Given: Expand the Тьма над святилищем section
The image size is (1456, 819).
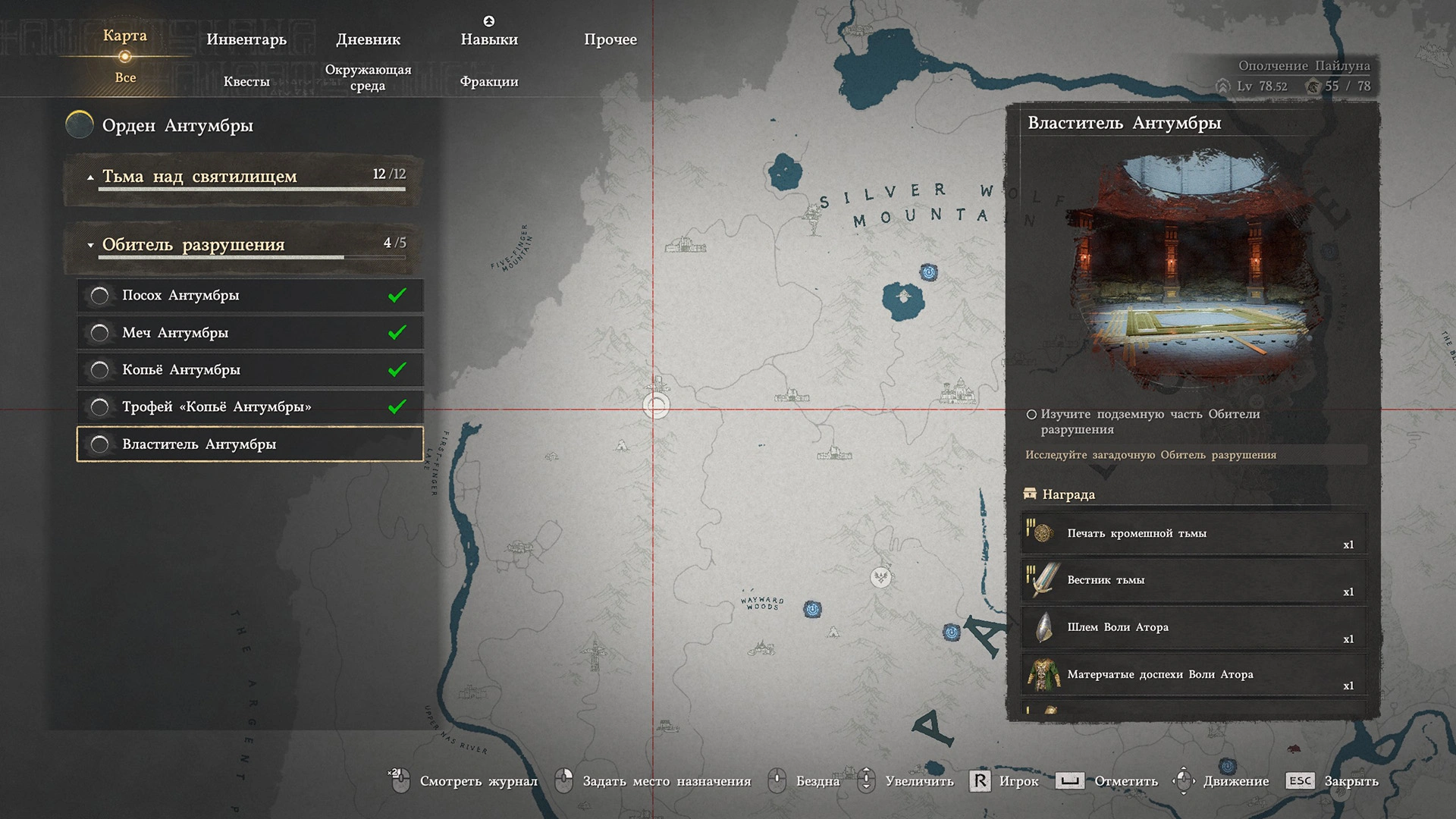Looking at the screenshot, I should [243, 177].
